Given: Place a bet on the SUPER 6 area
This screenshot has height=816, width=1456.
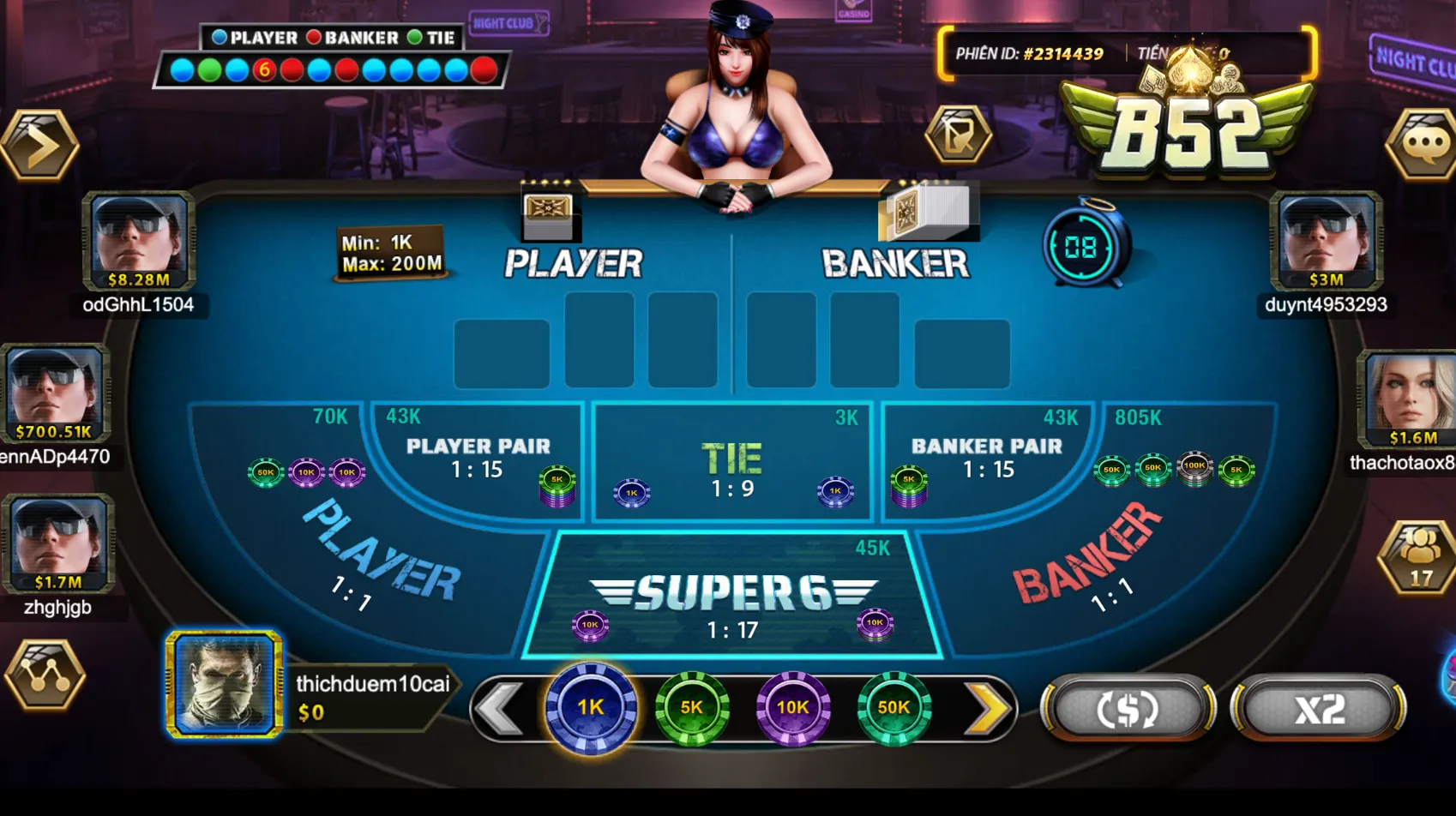Looking at the screenshot, I should tap(733, 591).
